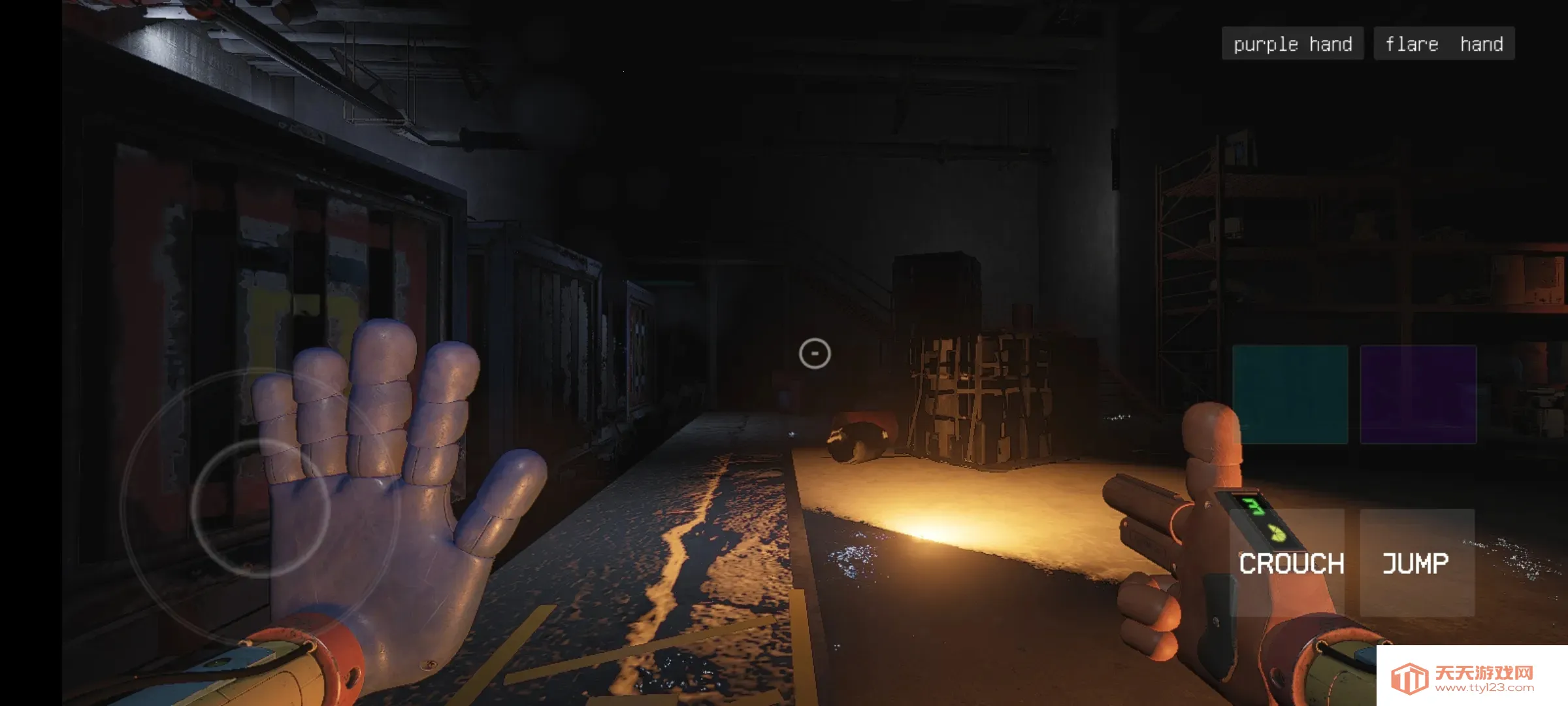Tap the purple hand button
Image resolution: width=1568 pixels, height=706 pixels.
click(x=1292, y=44)
